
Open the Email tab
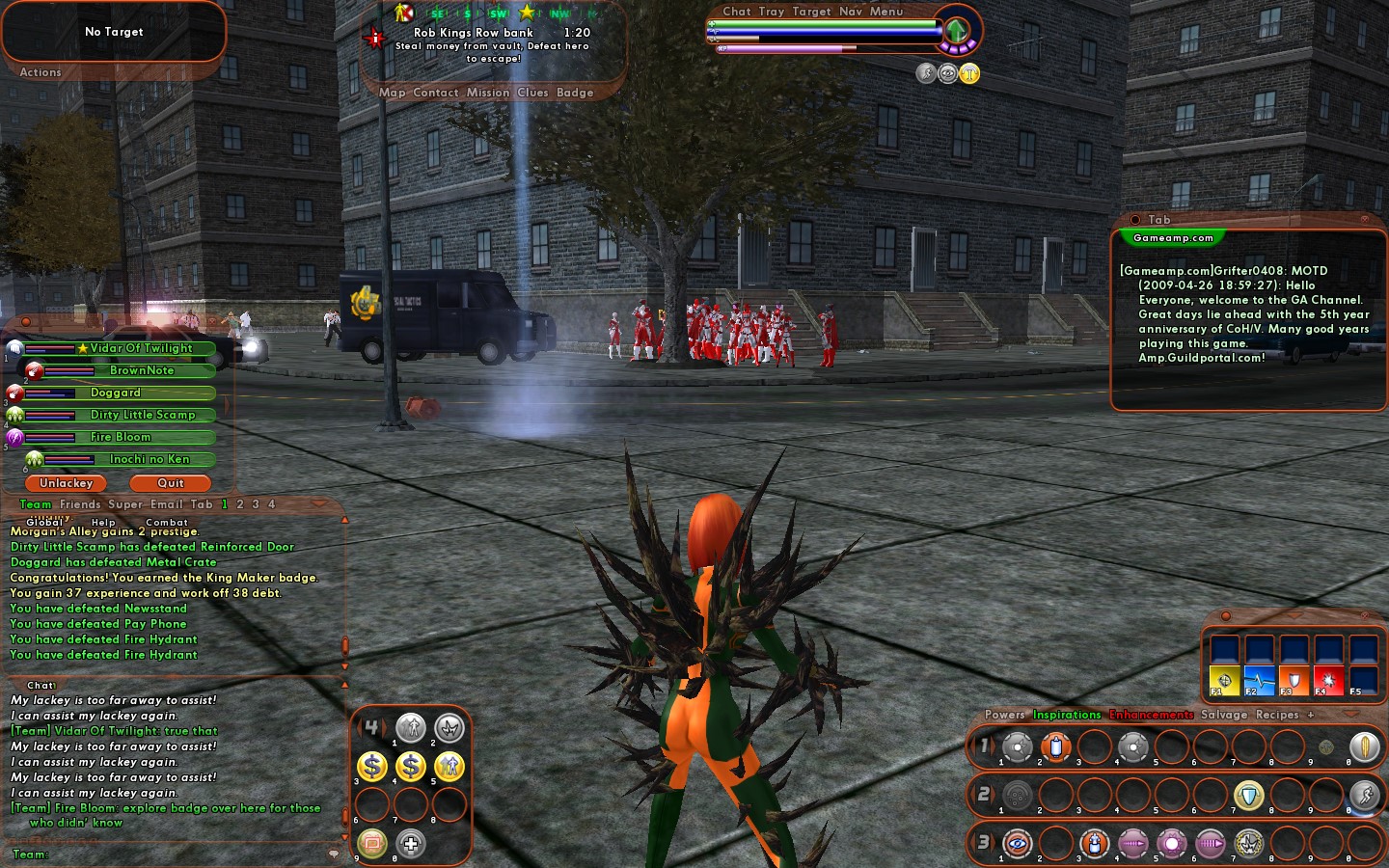(167, 504)
